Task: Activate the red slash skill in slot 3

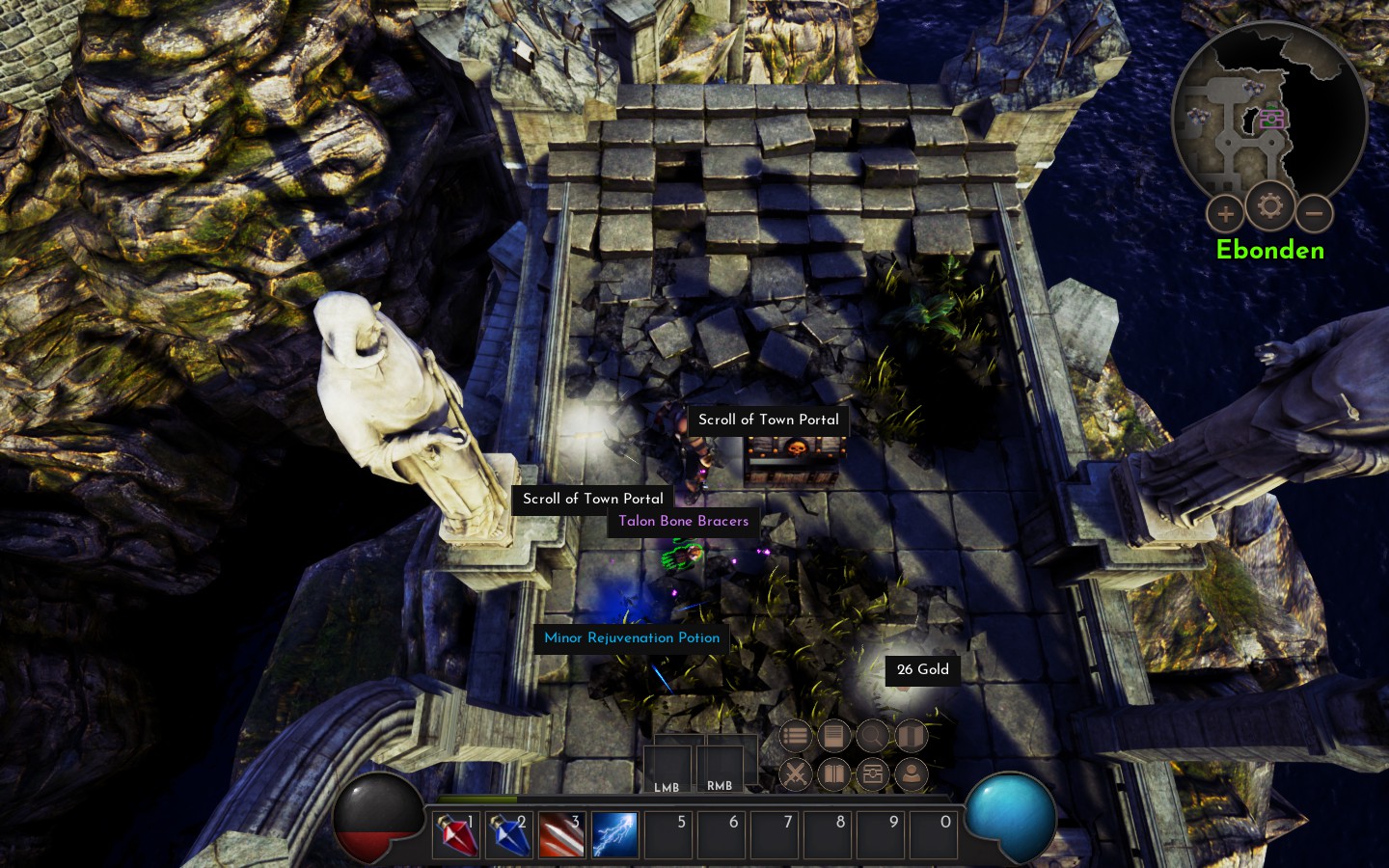Action: tap(561, 834)
